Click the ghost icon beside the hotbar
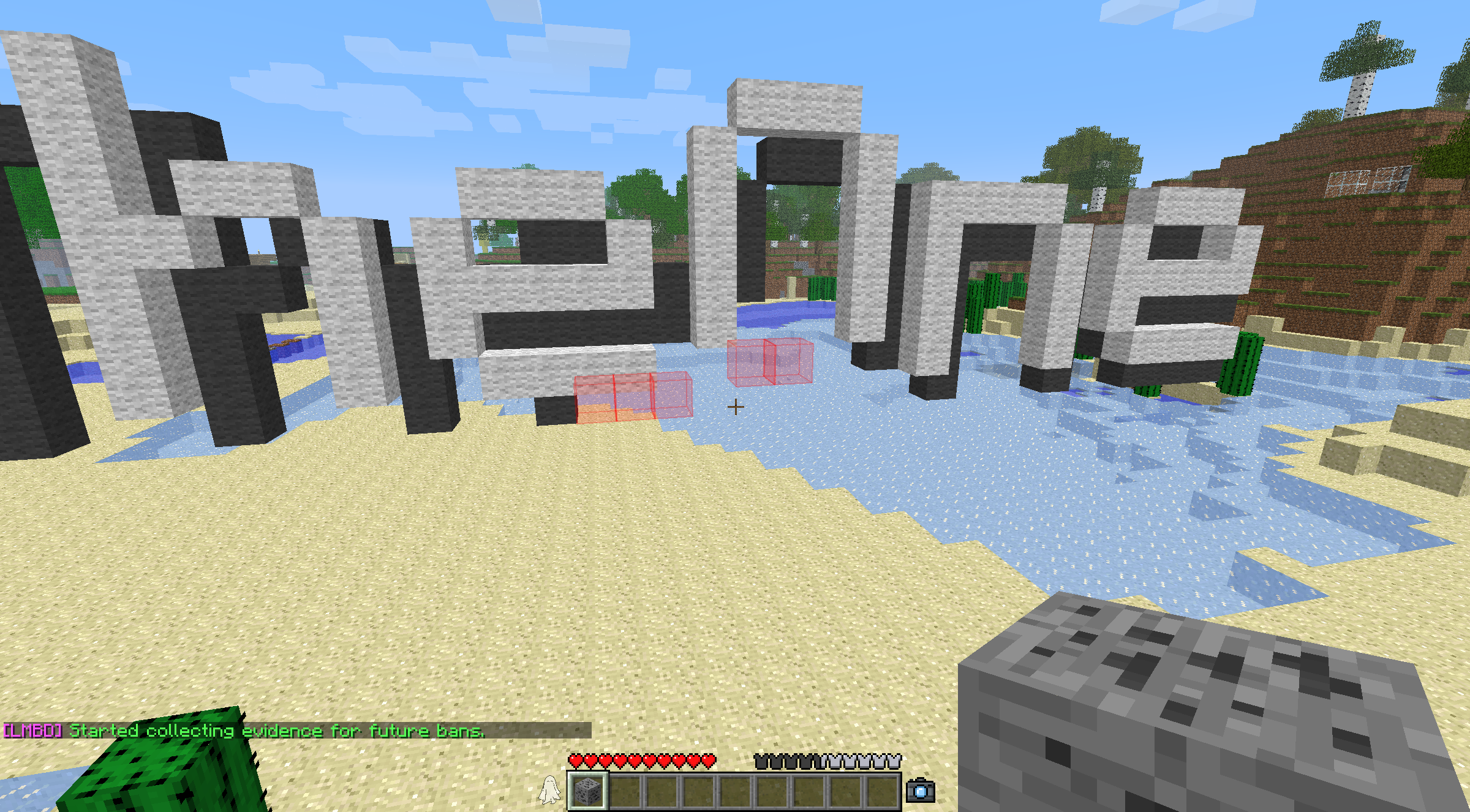 (x=549, y=790)
